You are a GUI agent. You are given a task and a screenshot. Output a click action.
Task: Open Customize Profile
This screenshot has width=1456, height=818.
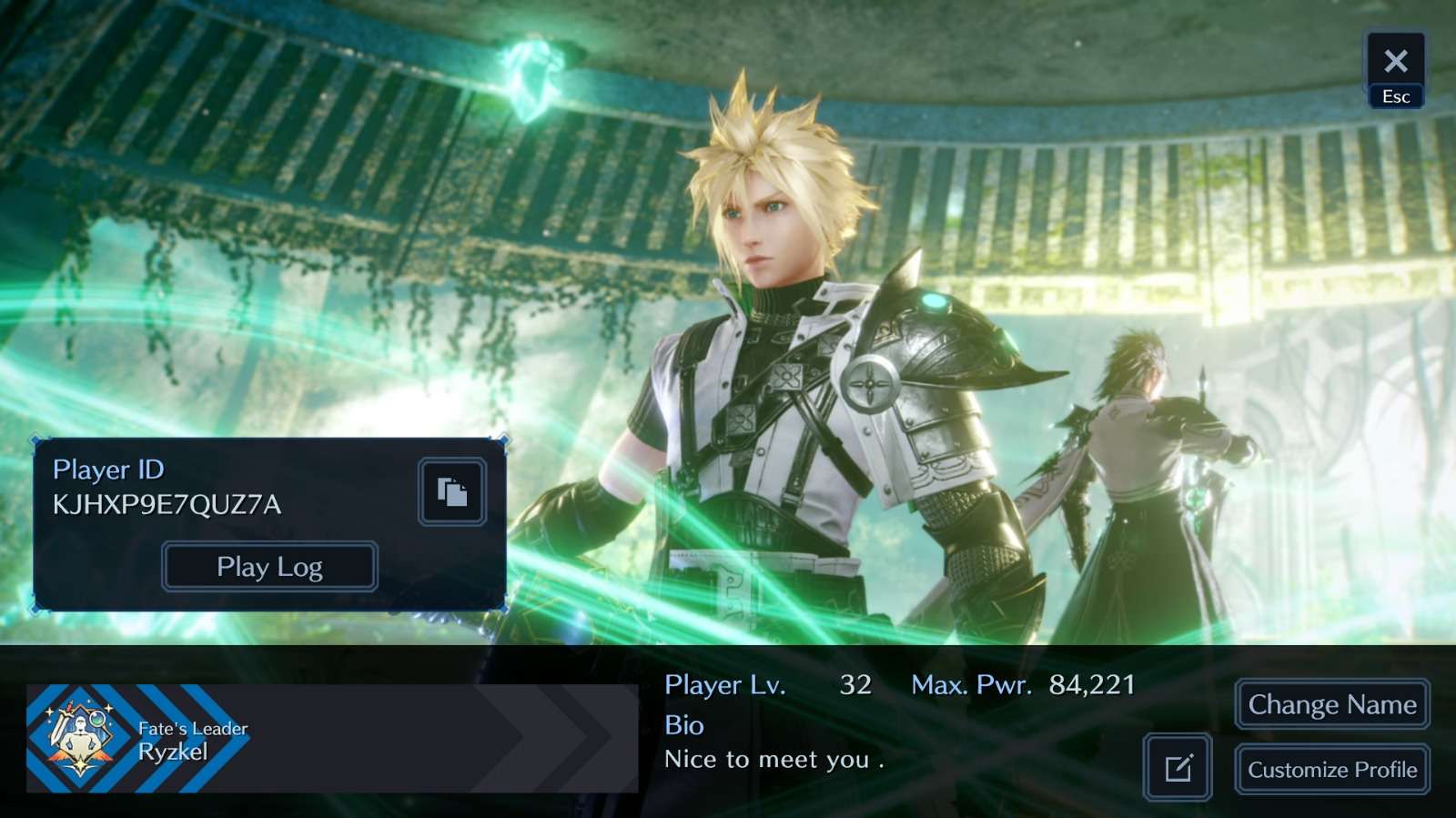(x=1331, y=770)
